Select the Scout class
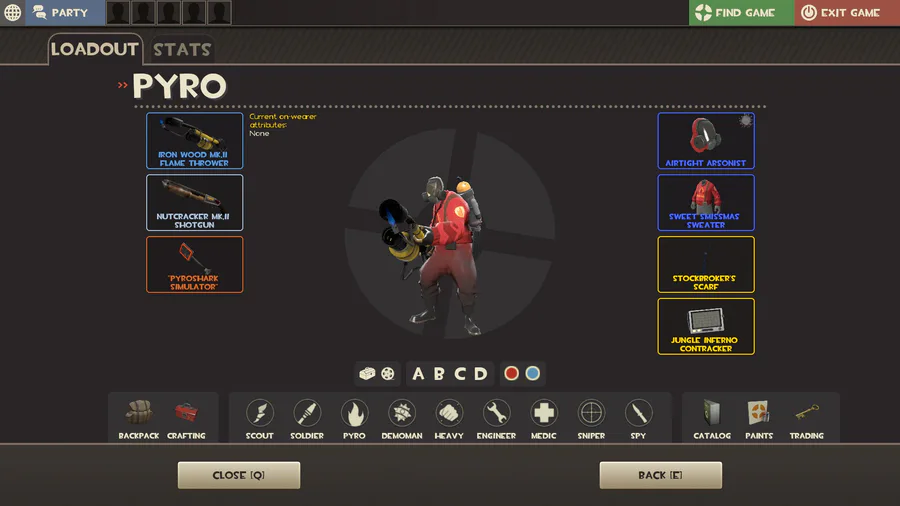 (260, 419)
